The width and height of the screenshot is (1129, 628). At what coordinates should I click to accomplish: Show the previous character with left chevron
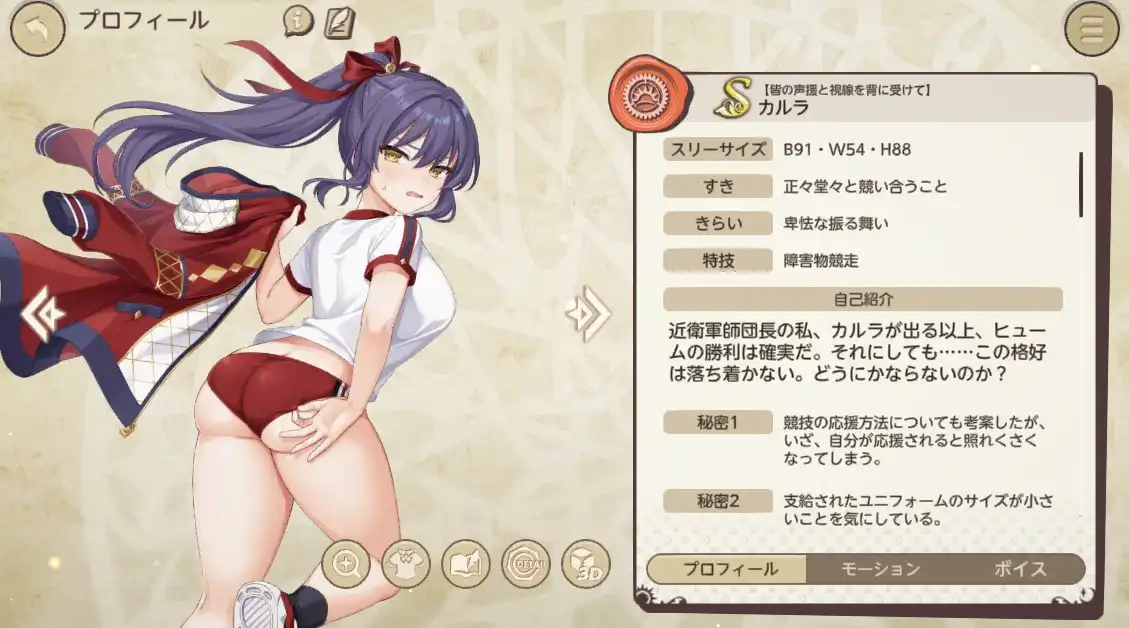[41, 315]
